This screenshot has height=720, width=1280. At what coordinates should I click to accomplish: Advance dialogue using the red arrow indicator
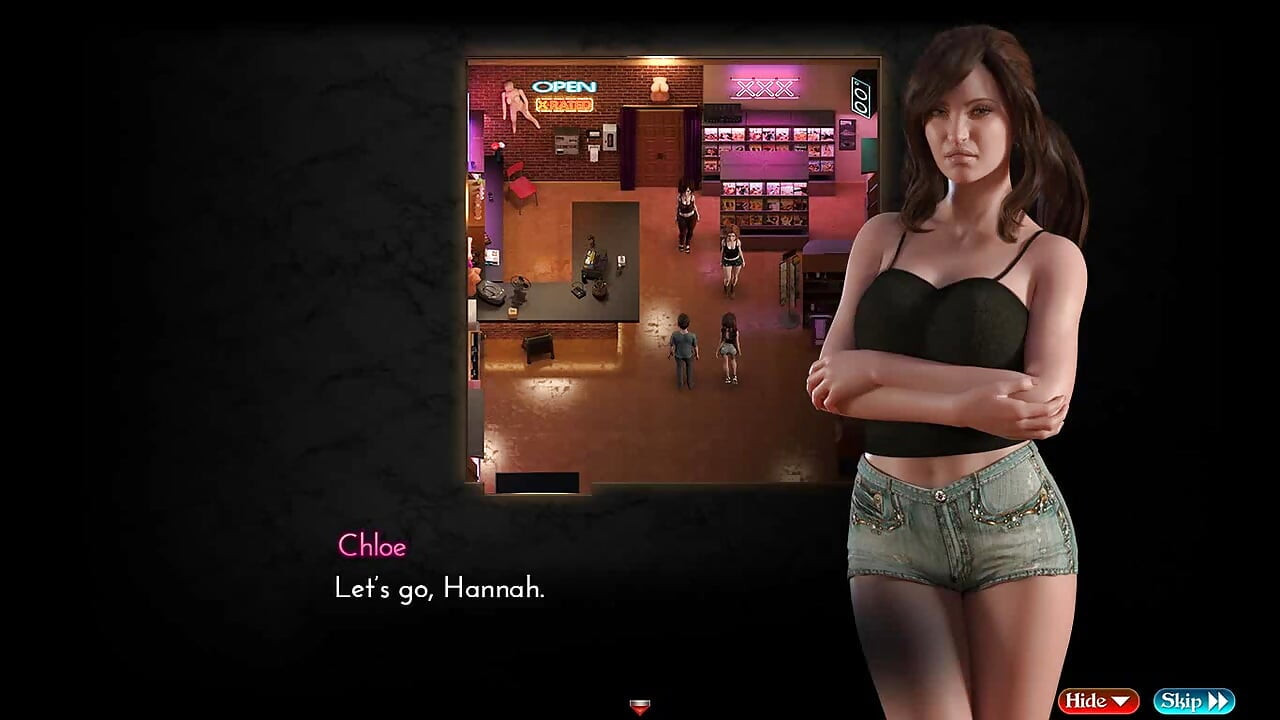point(640,708)
